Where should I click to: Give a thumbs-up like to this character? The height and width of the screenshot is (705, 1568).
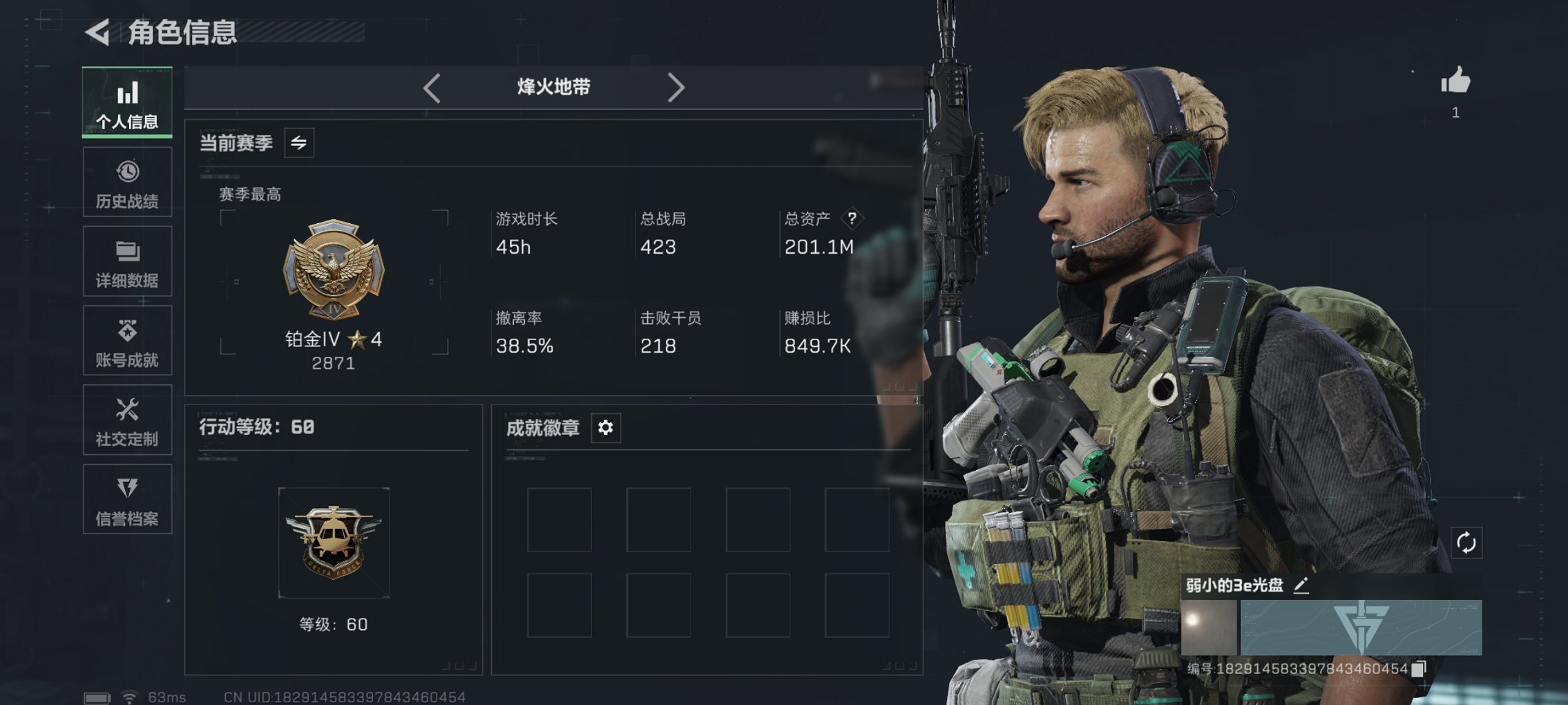tap(1453, 84)
